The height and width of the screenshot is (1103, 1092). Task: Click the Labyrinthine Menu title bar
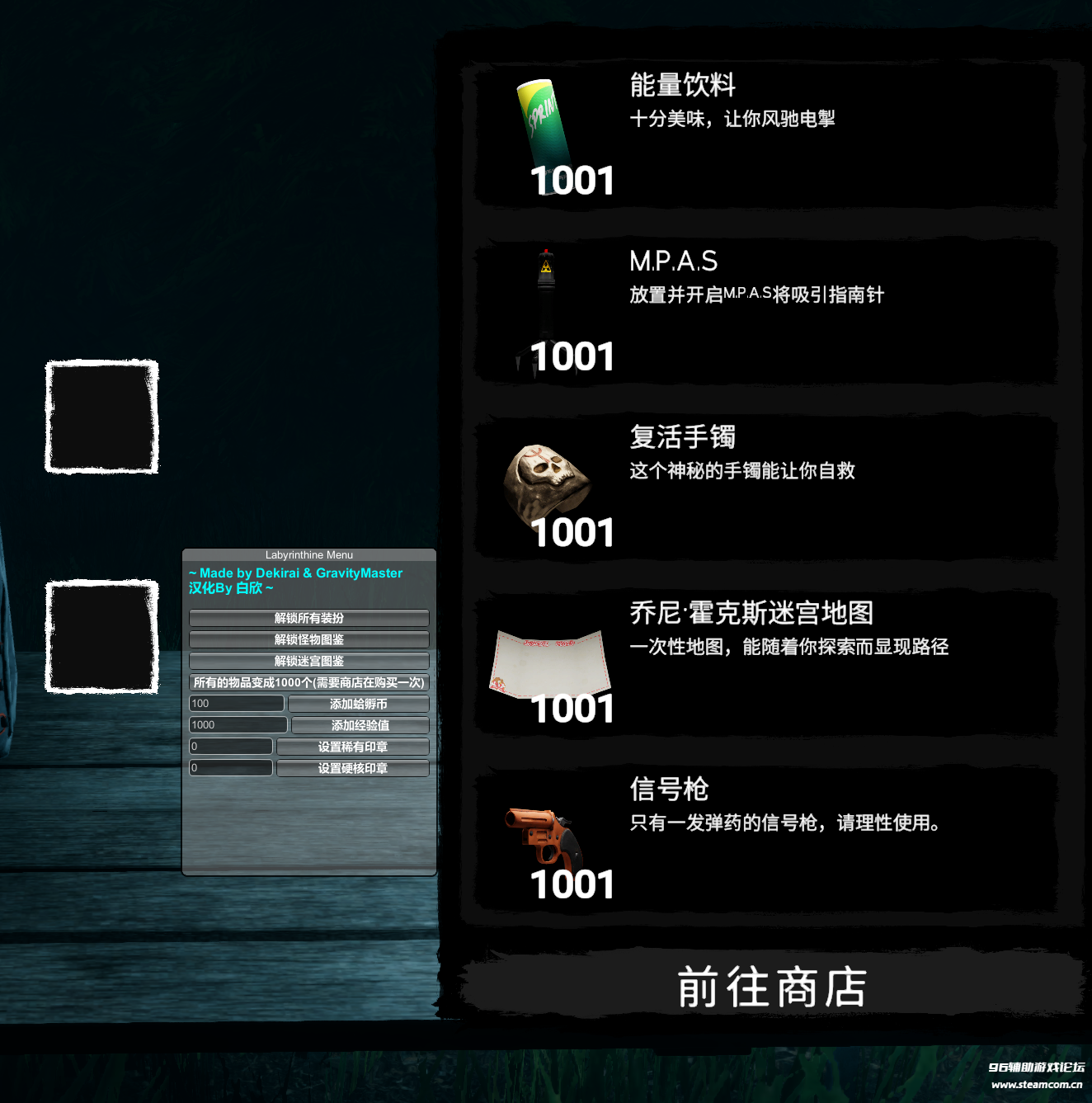[308, 555]
